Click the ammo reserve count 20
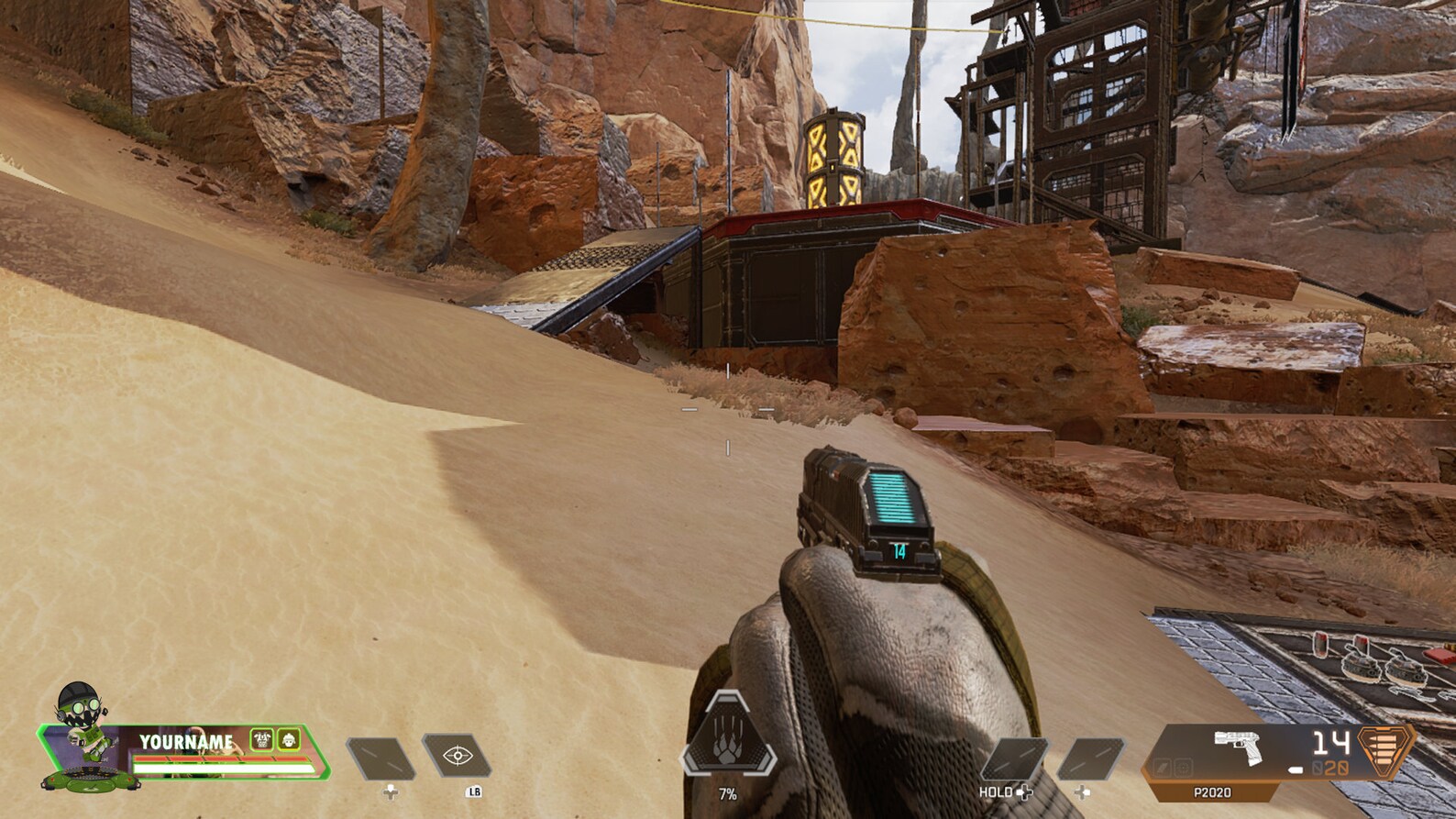Screen dimensions: 1456x819 [x=1335, y=768]
